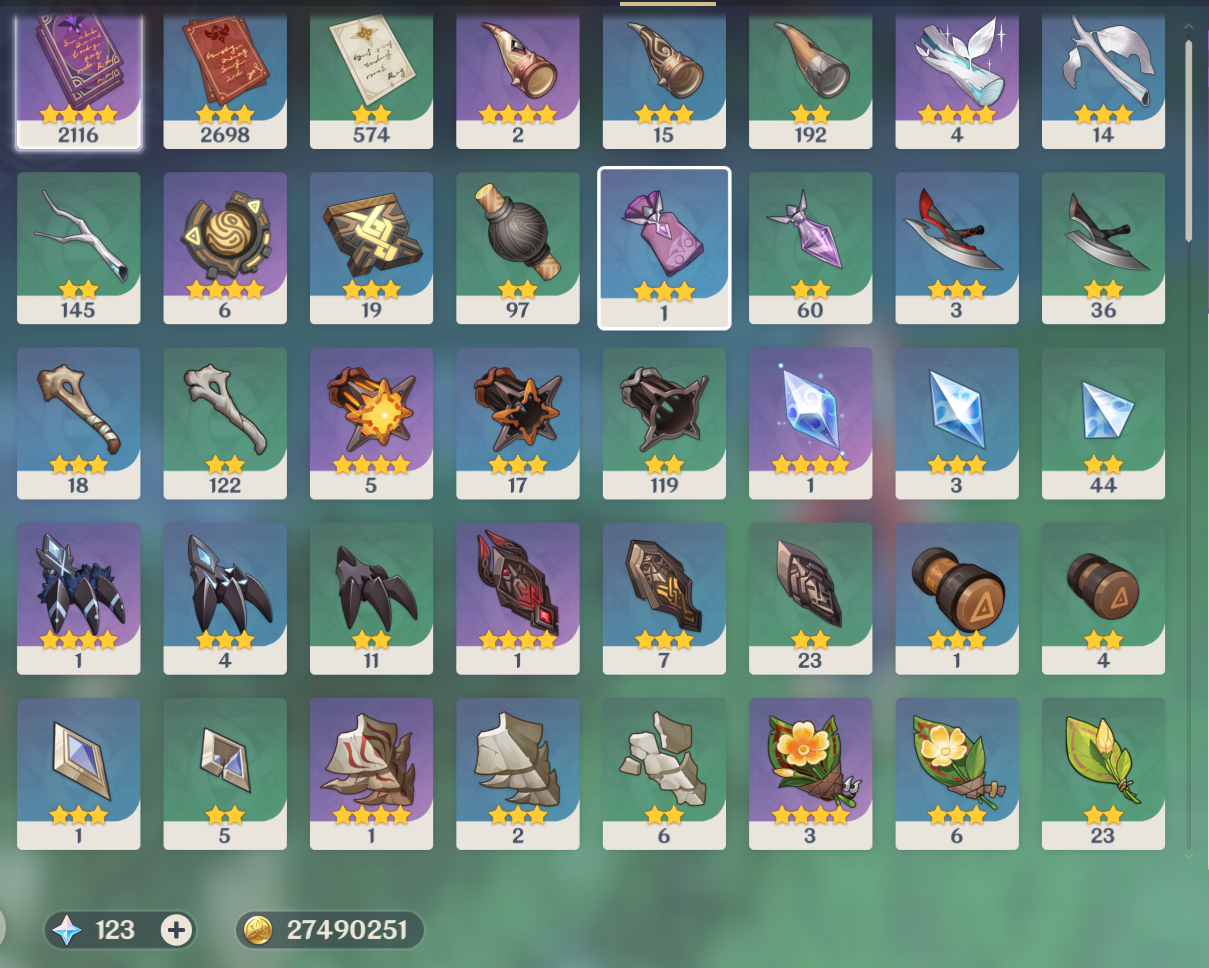1209x968 pixels.
Task: Choose the red book stack with 2698
Action: [x=225, y=75]
